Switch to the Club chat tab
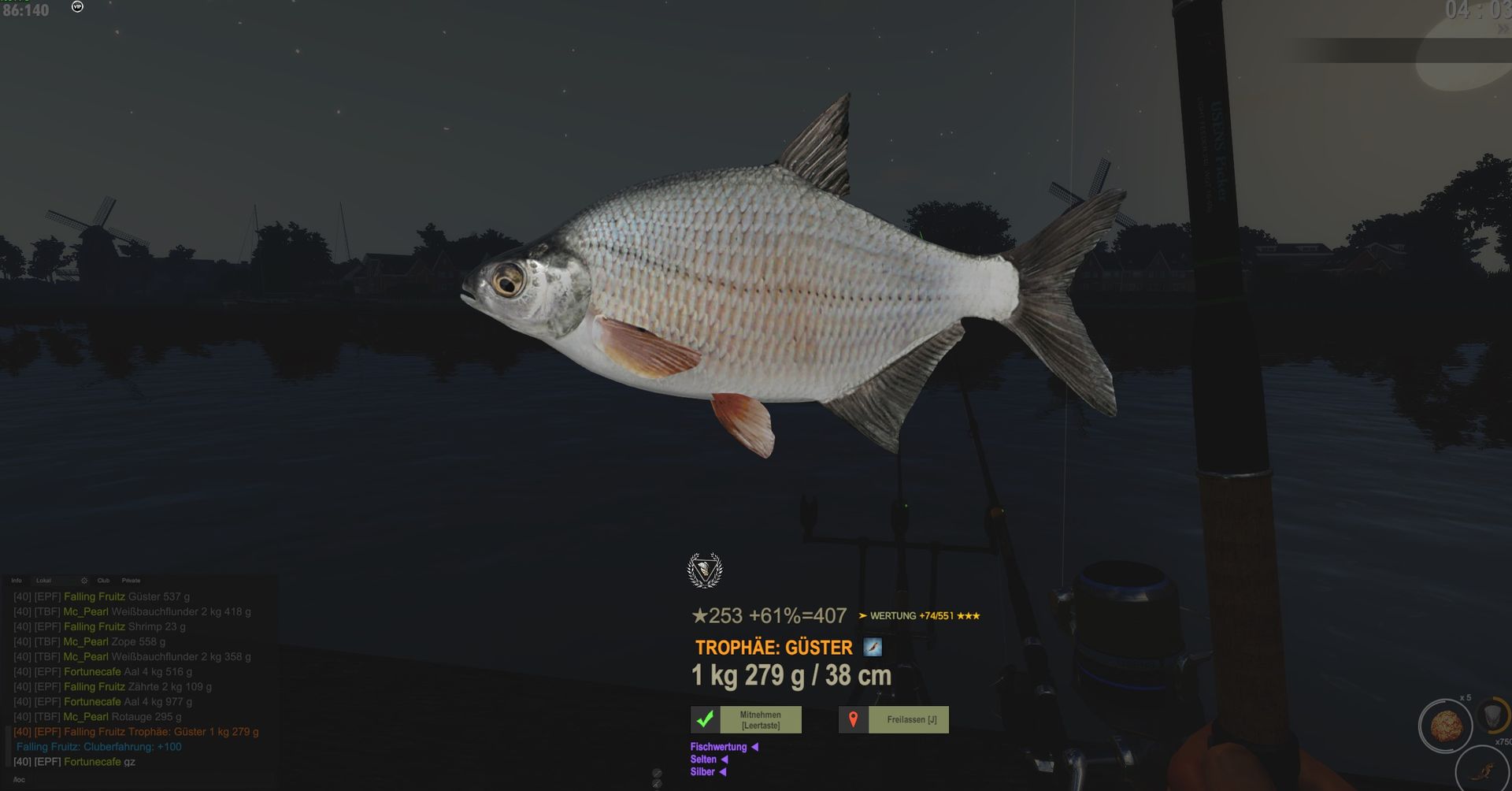Image resolution: width=1512 pixels, height=791 pixels. click(103, 581)
